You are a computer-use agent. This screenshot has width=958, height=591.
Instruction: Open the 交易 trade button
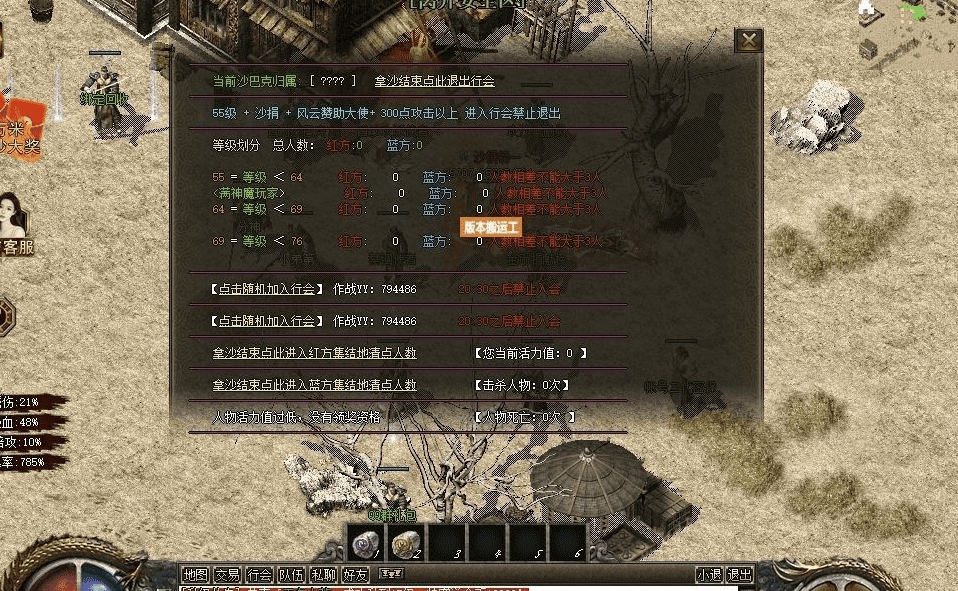227,575
